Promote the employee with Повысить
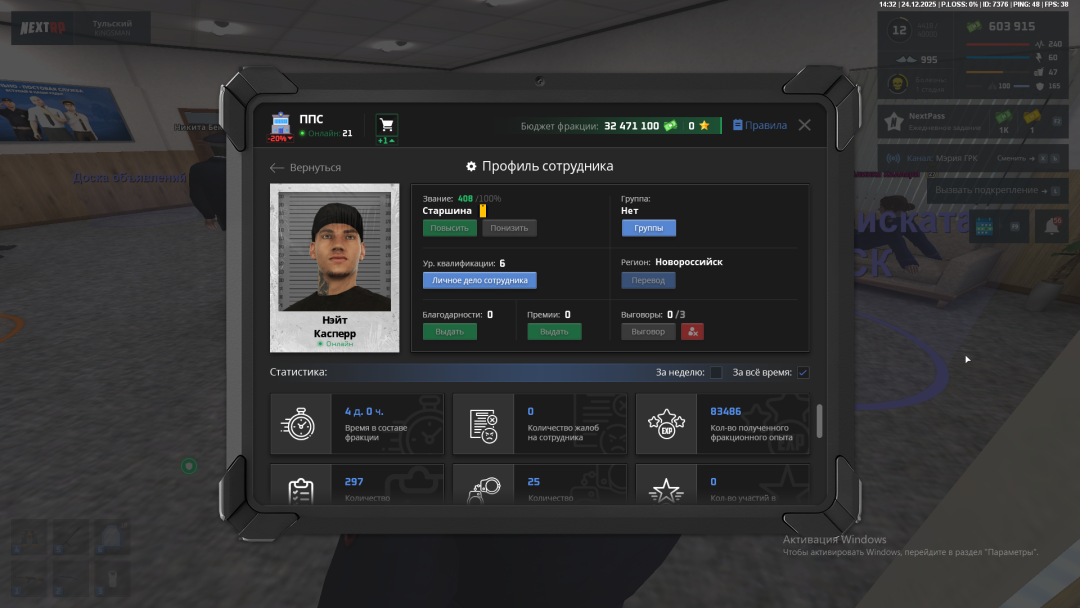The width and height of the screenshot is (1080, 608). tap(449, 228)
